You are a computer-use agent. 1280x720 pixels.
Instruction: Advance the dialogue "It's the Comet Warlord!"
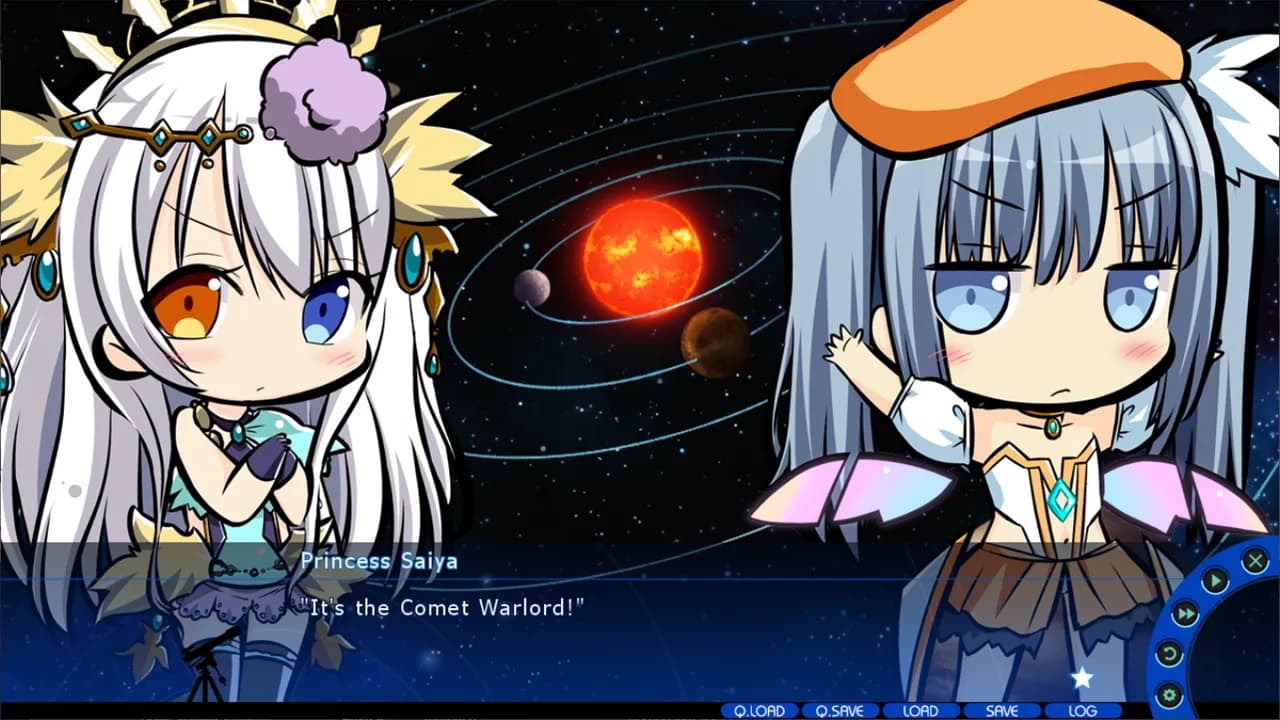click(440, 608)
